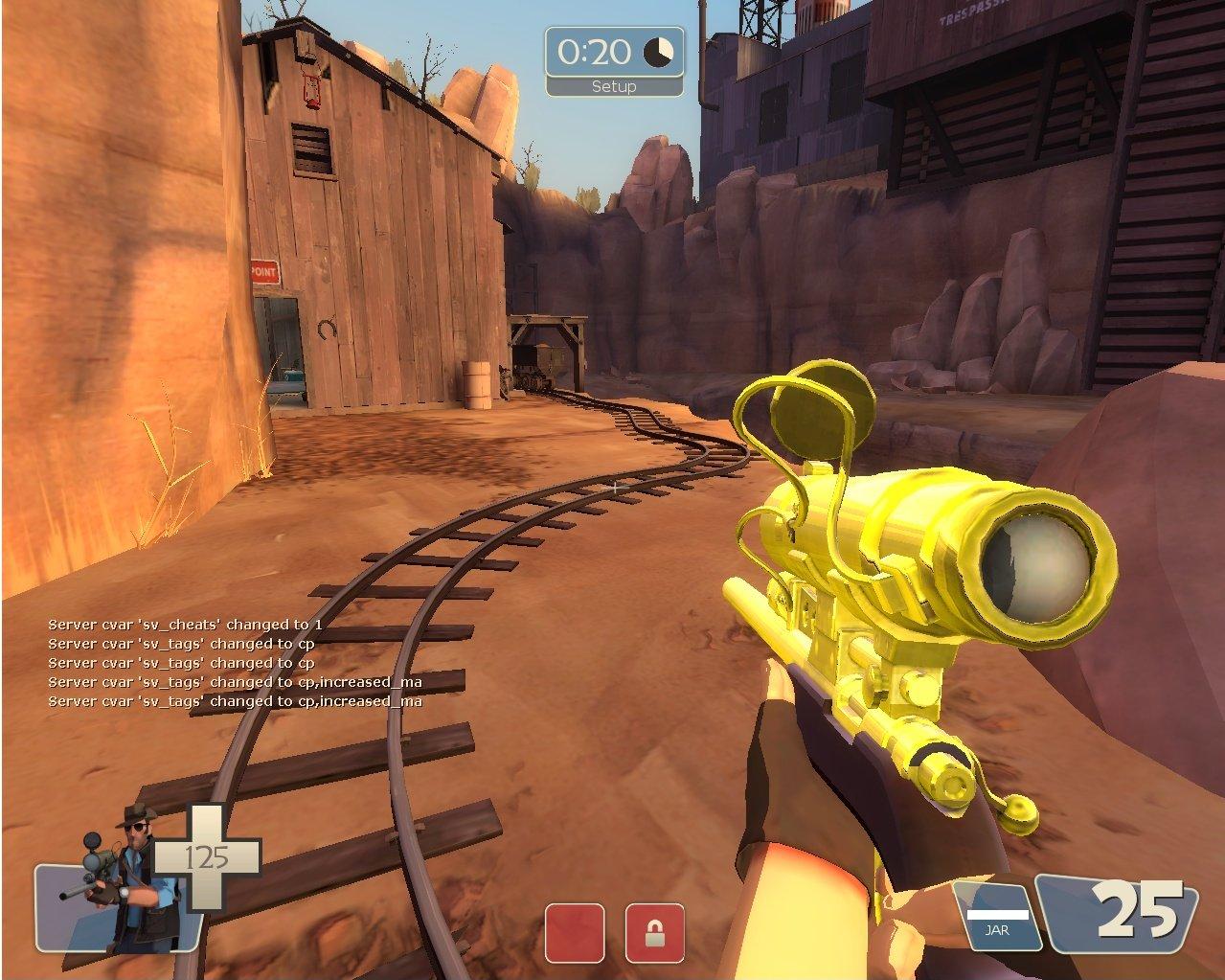Select the locked control point icon
The height and width of the screenshot is (980, 1225).
click(655, 932)
